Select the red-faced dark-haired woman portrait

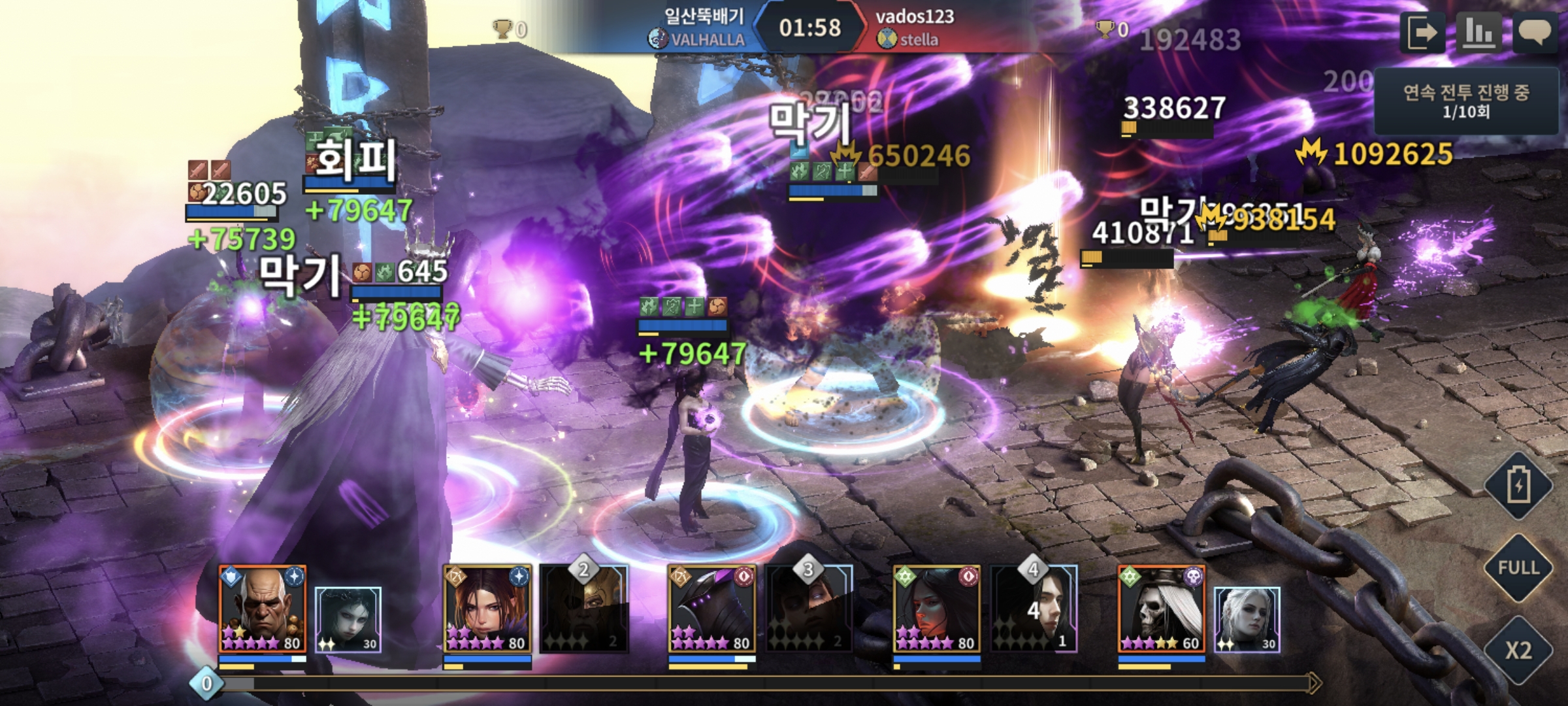coord(937,609)
